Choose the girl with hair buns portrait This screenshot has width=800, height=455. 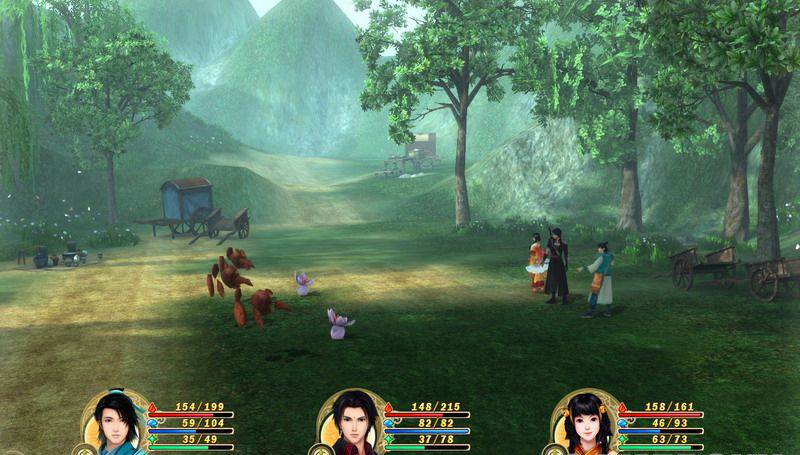coord(586,424)
